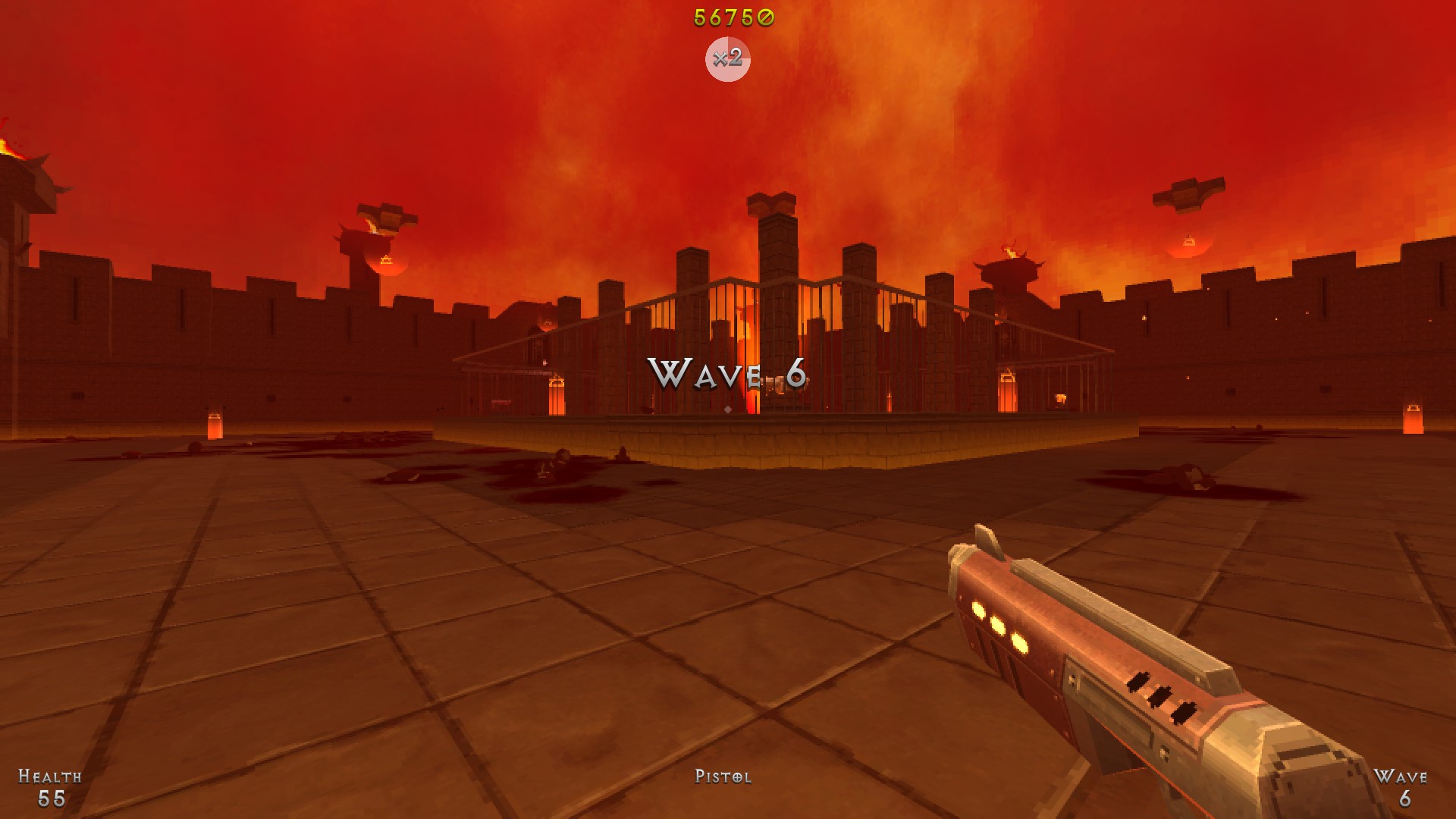Click the x2 score multiplier badge

[727, 58]
